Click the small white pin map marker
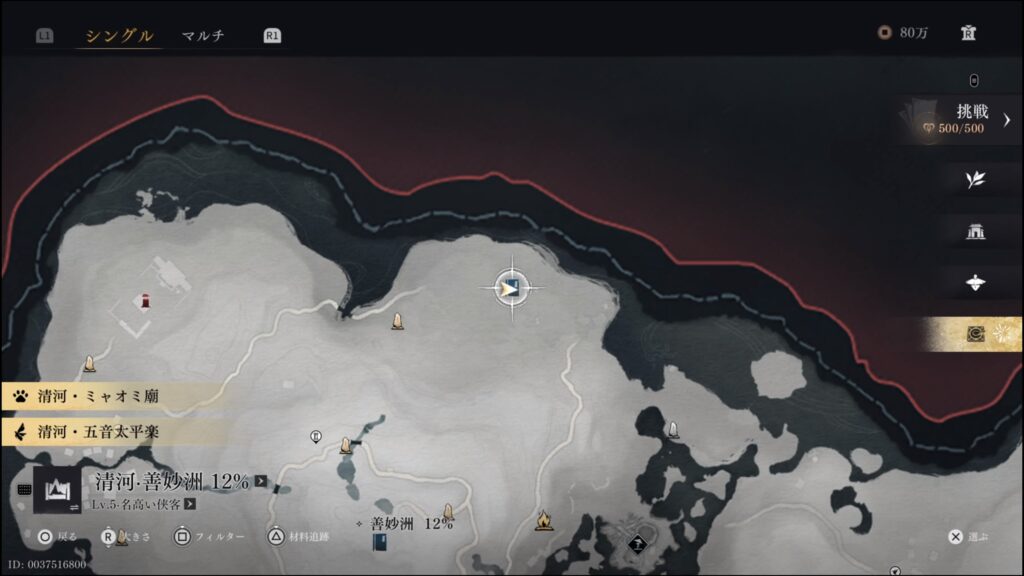Viewport: 1024px width, 576px height. point(316,436)
